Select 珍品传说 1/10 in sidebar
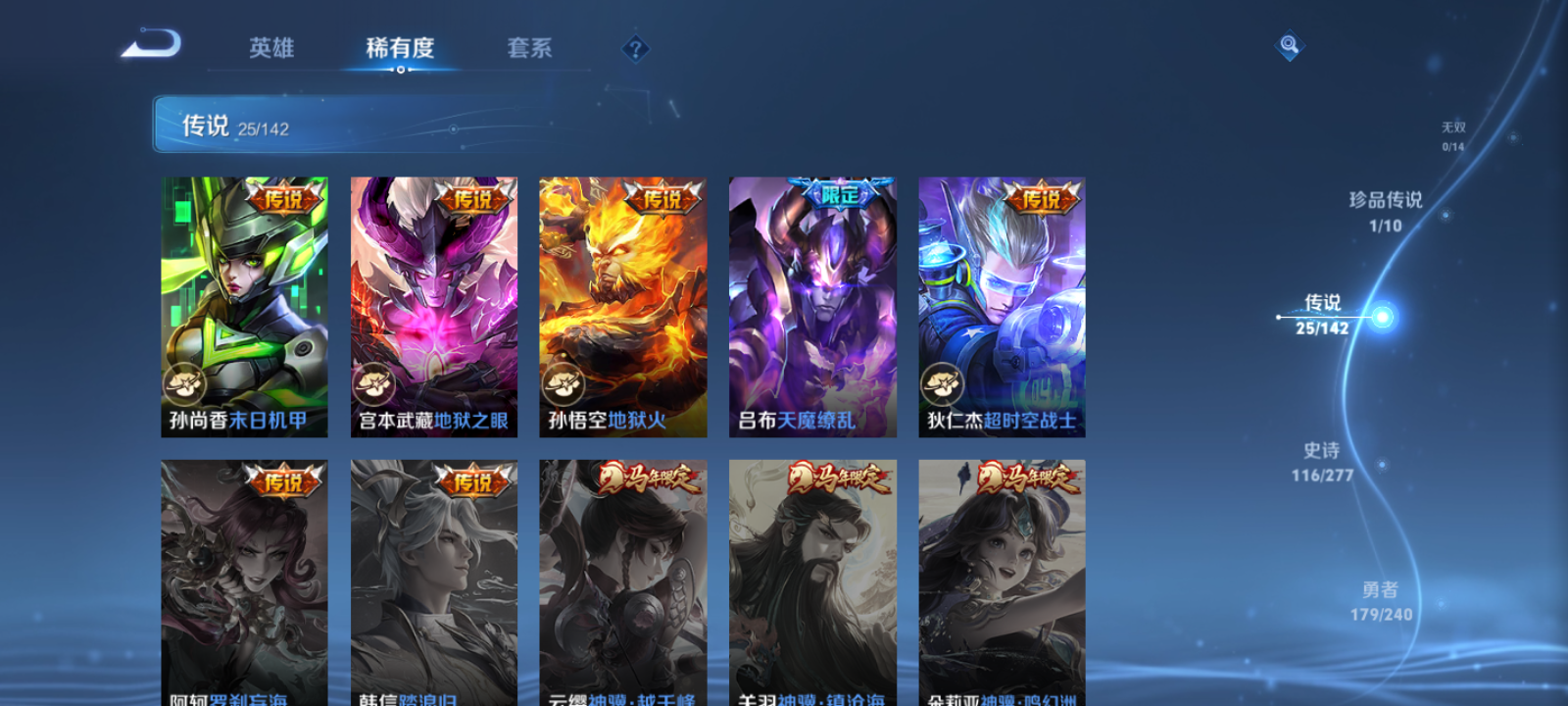 click(x=1386, y=212)
